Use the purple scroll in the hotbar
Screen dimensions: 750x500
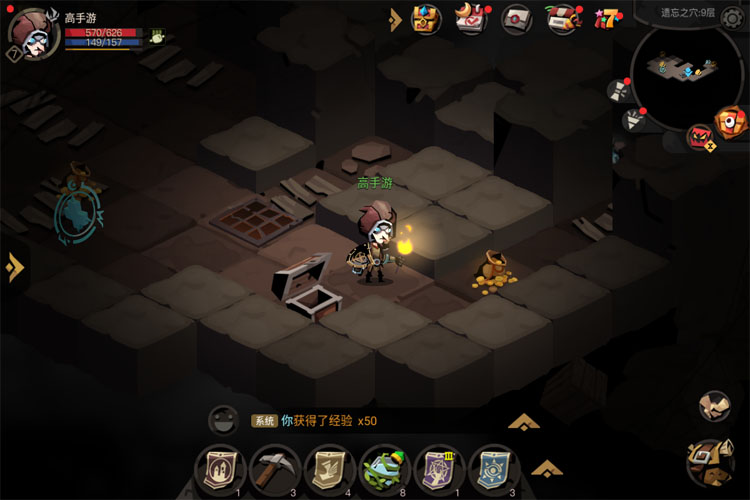tap(438, 467)
